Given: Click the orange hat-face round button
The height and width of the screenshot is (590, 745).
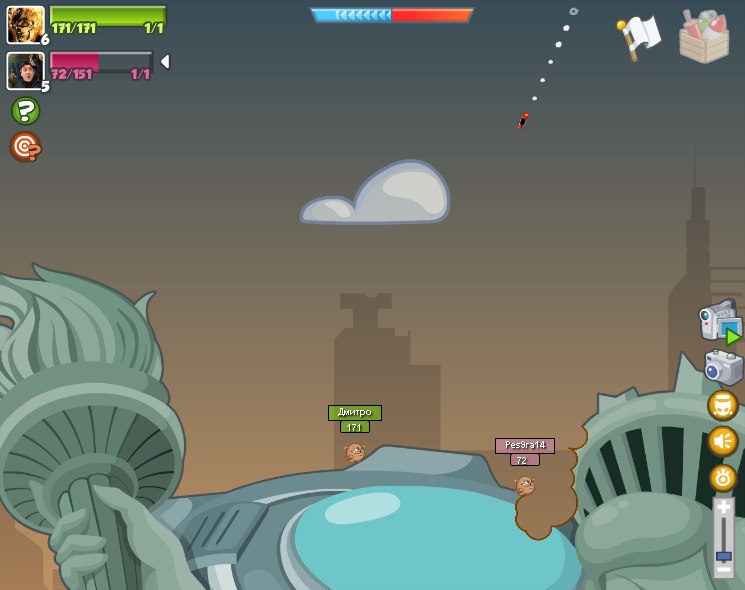Looking at the screenshot, I should click(x=722, y=405).
